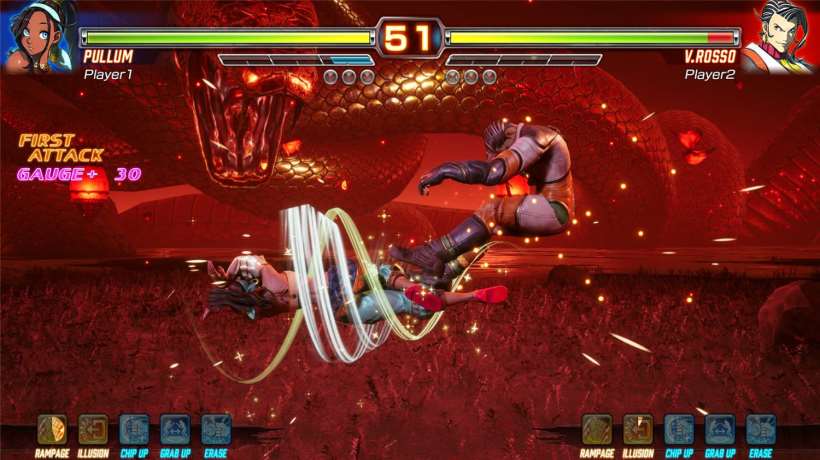Select V.Rosso's Illusion gougi icon
Screen dimensions: 820x460
tap(638, 429)
